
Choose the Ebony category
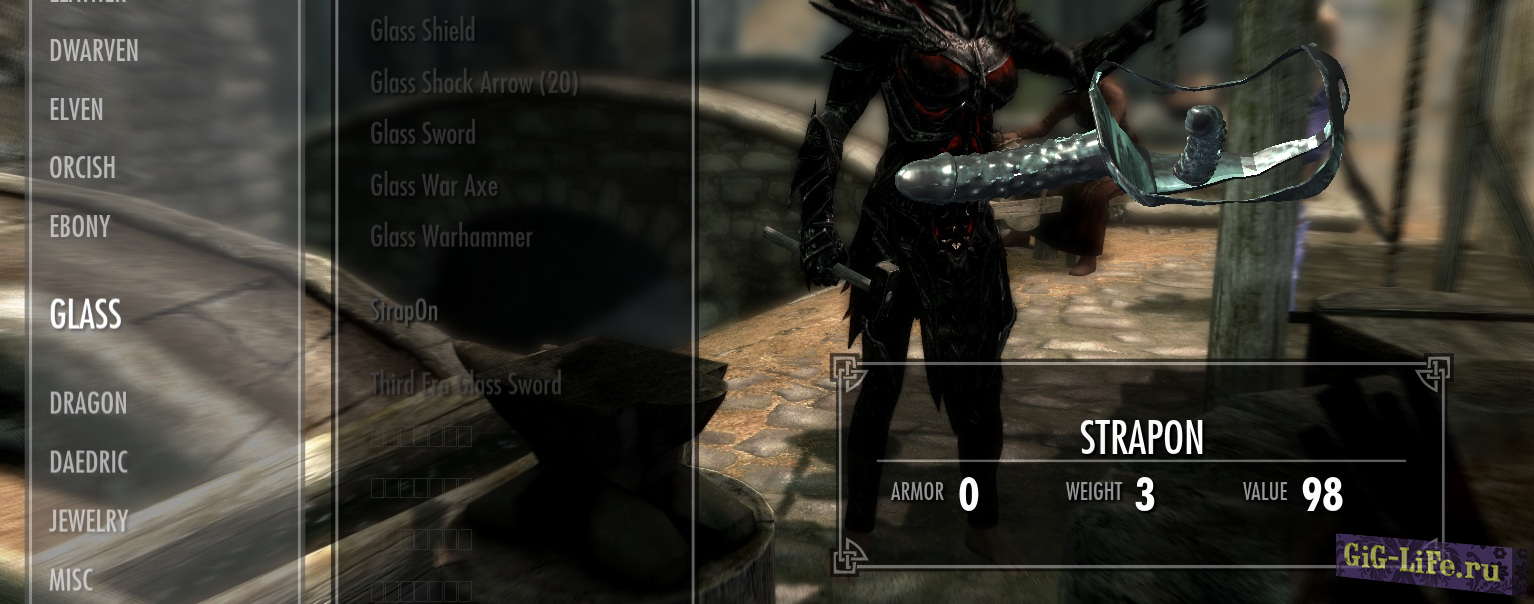pyautogui.click(x=80, y=227)
